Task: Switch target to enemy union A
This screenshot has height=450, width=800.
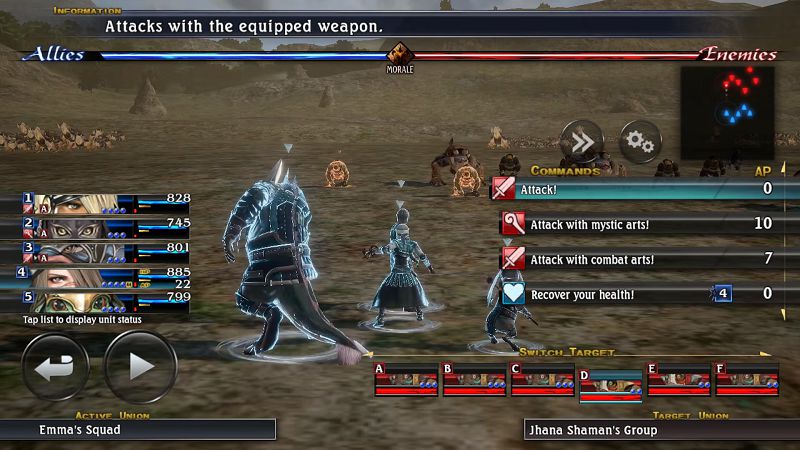Action: (404, 380)
